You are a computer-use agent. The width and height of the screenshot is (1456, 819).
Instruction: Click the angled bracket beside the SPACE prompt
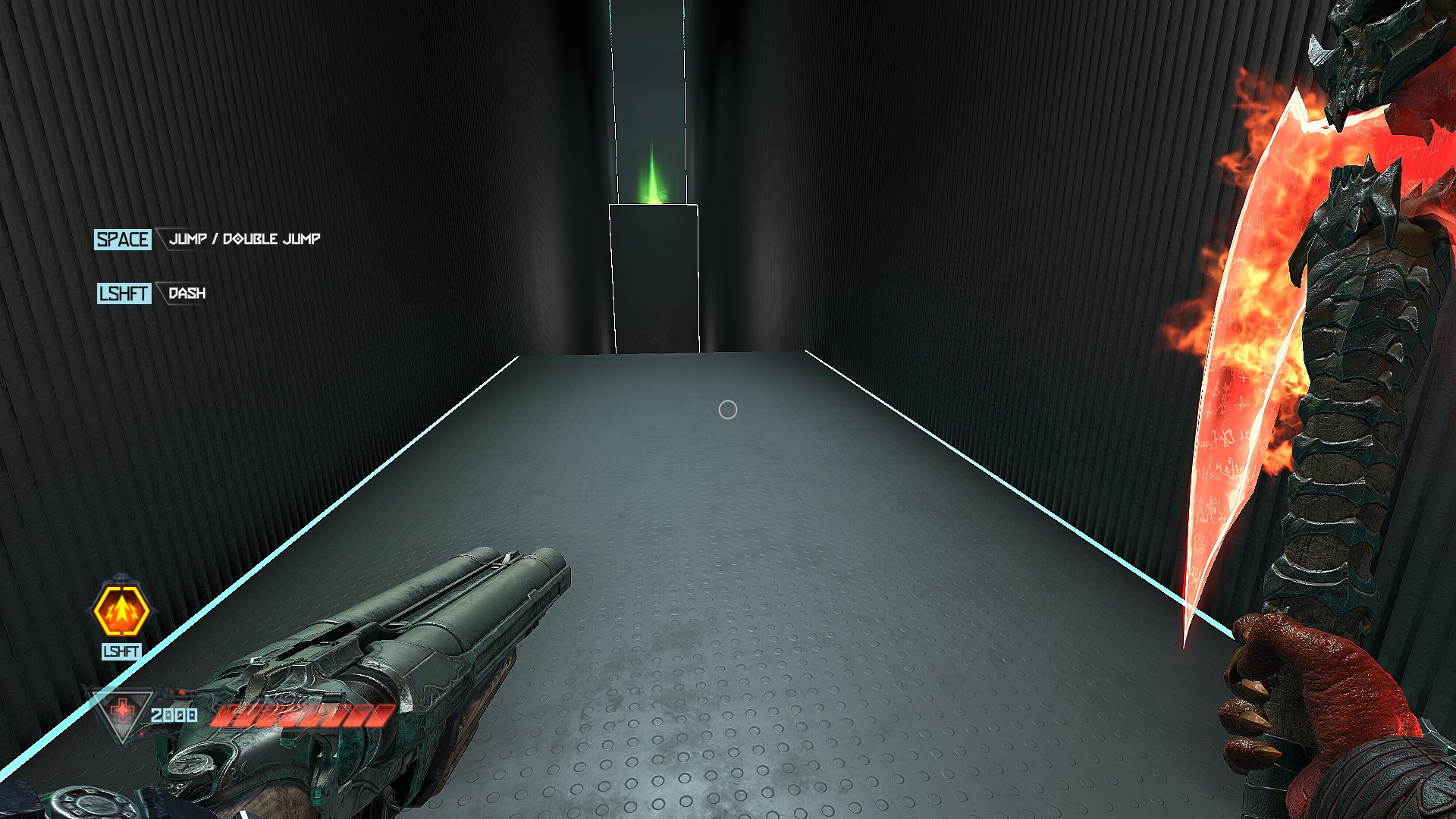(x=161, y=239)
